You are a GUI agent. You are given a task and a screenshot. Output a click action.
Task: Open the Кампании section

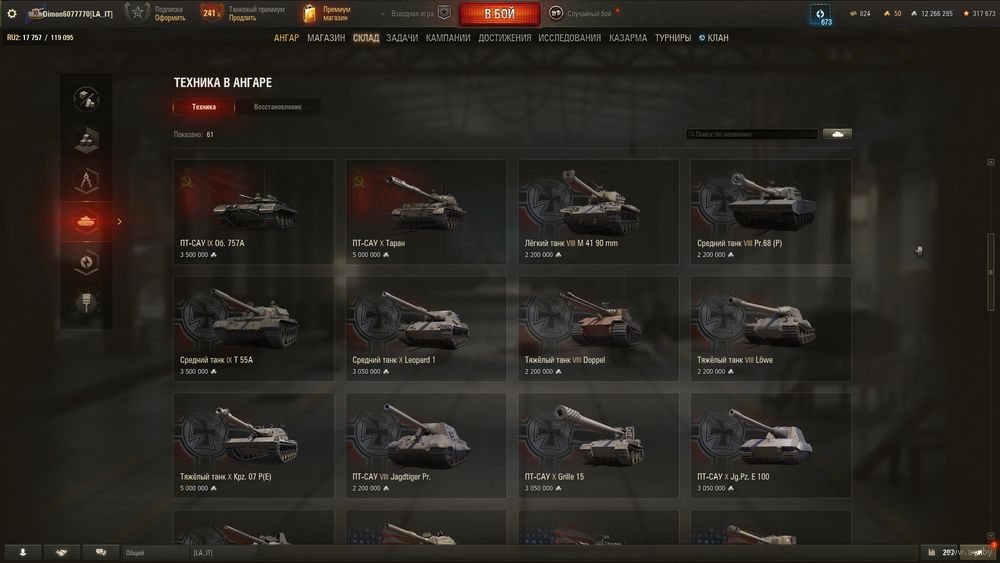click(x=448, y=38)
